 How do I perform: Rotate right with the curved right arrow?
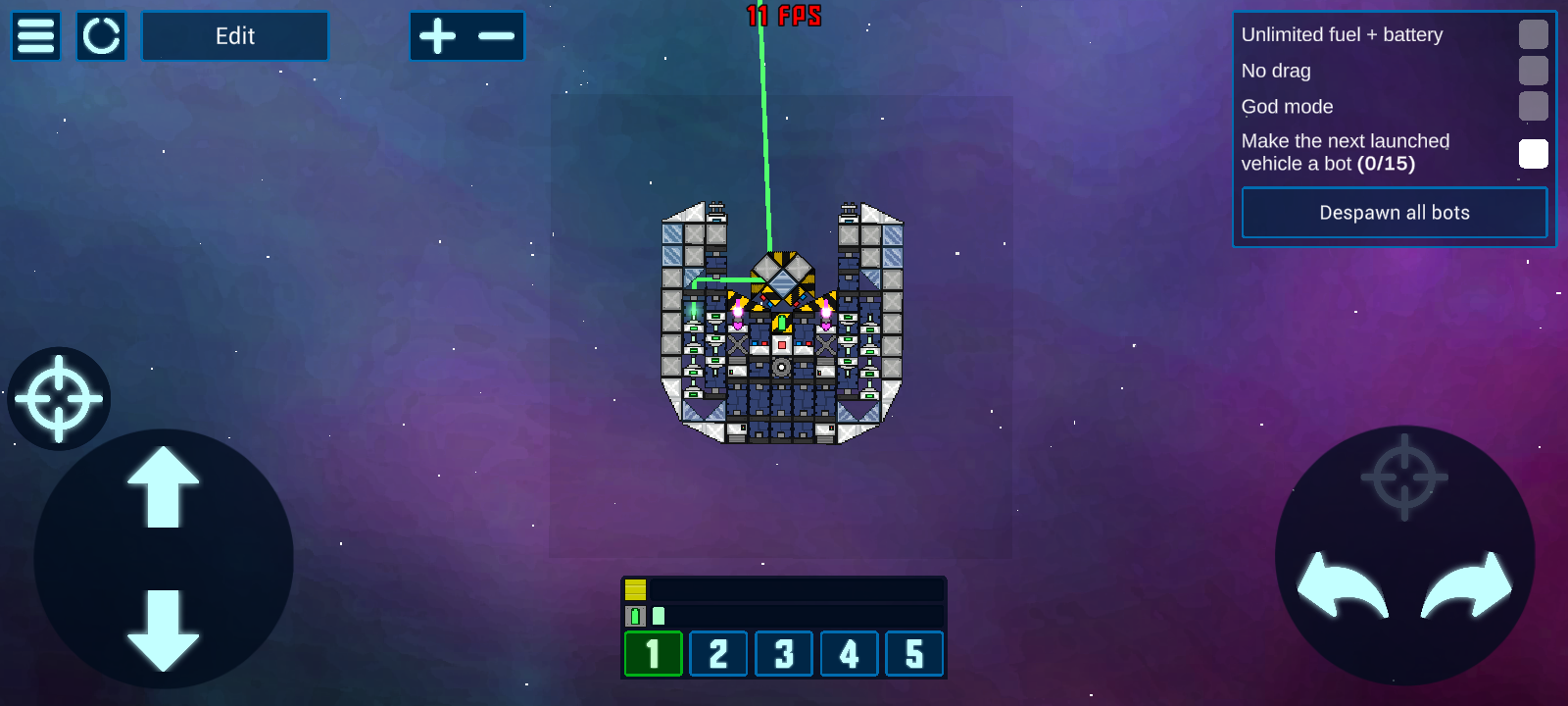pyautogui.click(x=1466, y=585)
